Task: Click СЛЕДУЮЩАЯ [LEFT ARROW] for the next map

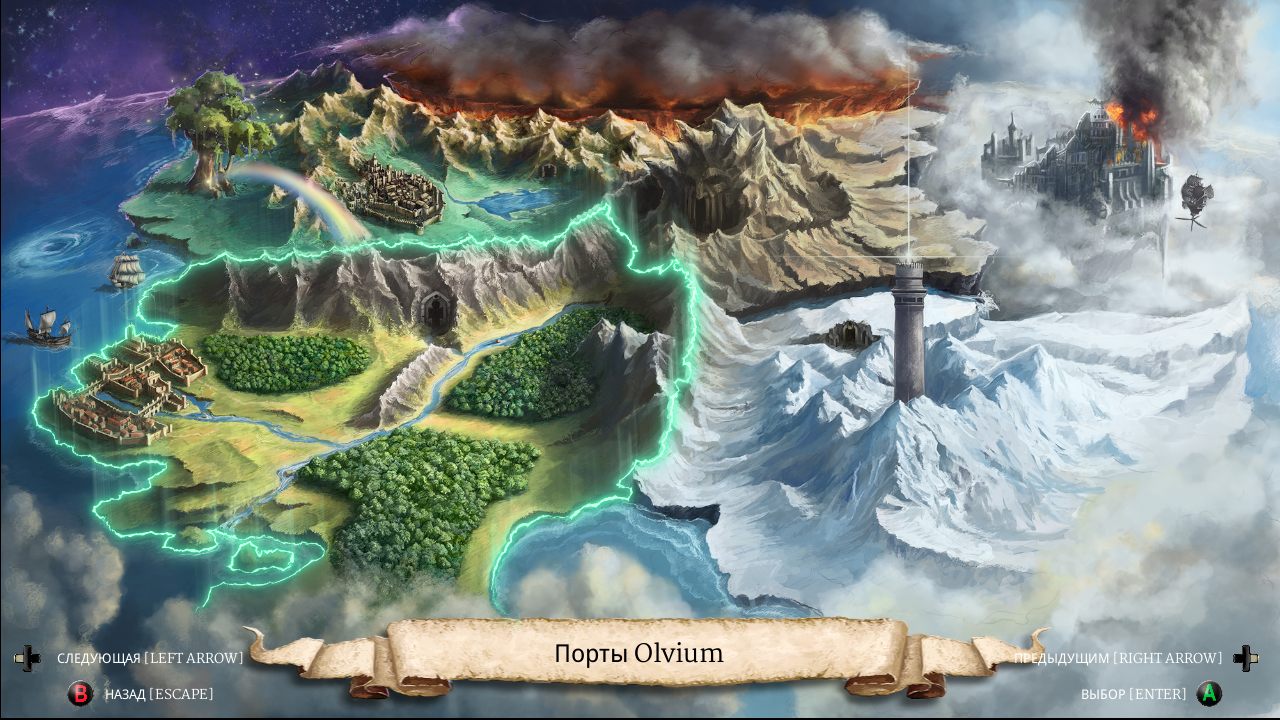Action: pyautogui.click(x=150, y=657)
